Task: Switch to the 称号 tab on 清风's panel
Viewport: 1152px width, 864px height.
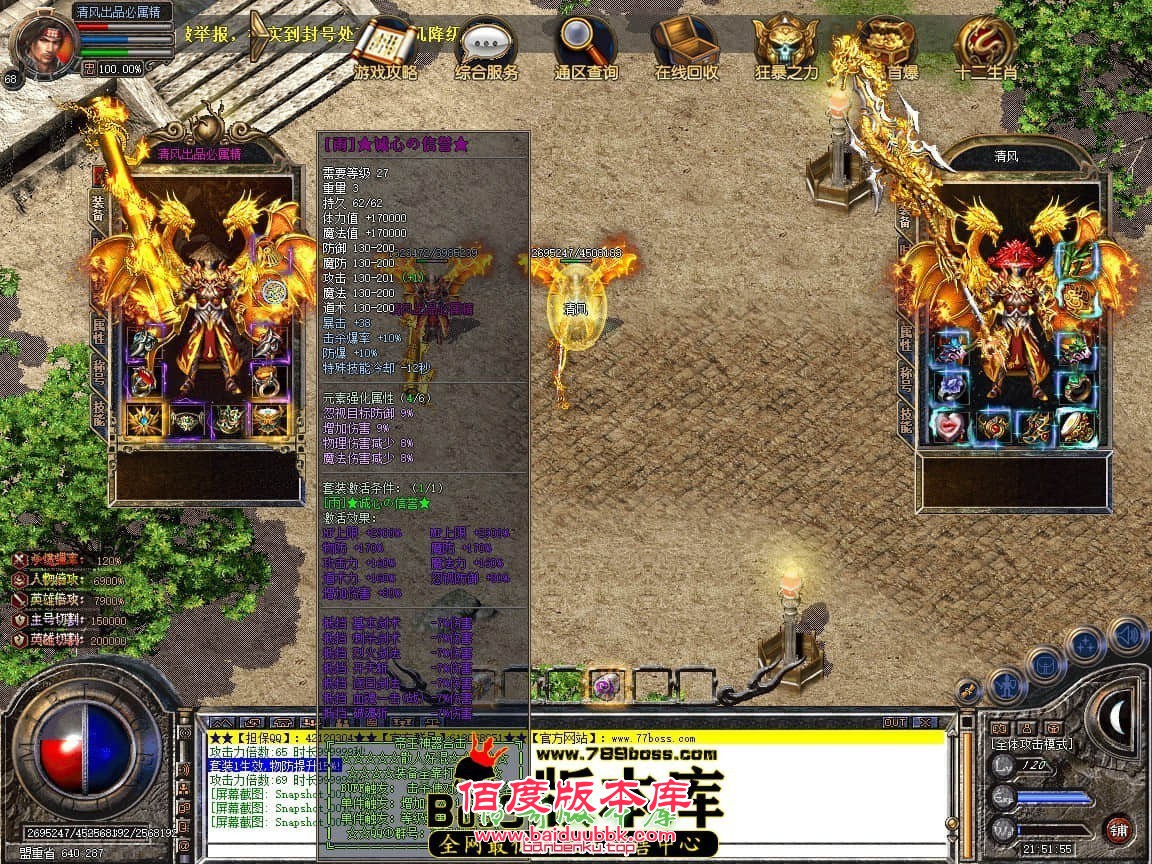Action: point(906,380)
